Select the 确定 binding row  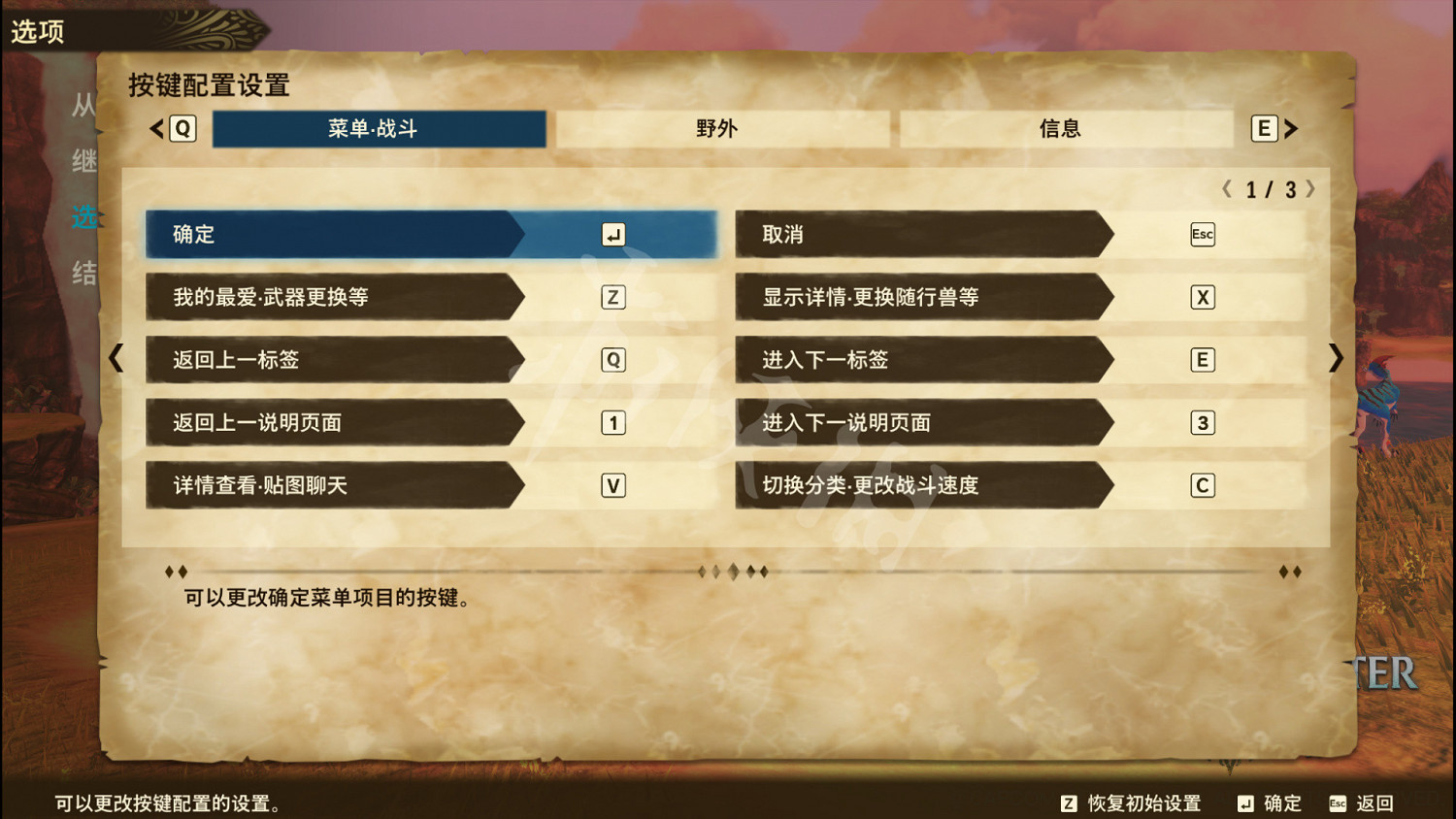click(340, 234)
